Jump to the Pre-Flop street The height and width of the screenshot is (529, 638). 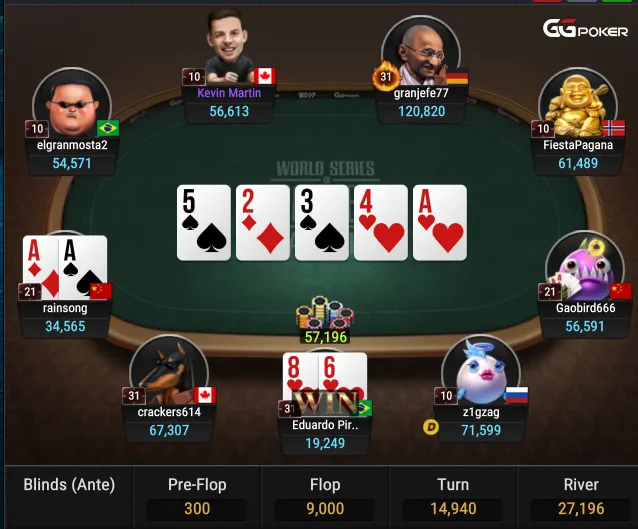[197, 497]
